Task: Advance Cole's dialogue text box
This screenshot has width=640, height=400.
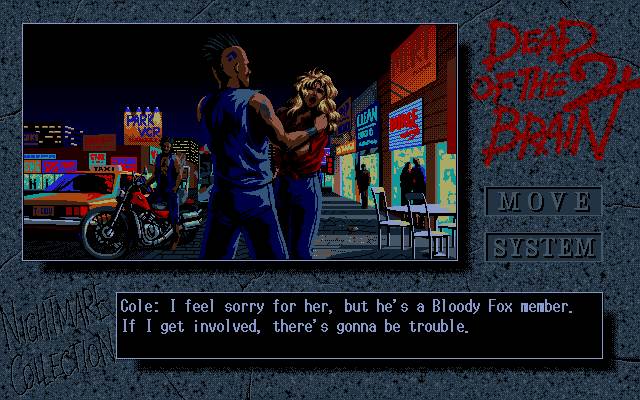Action: [x=359, y=325]
